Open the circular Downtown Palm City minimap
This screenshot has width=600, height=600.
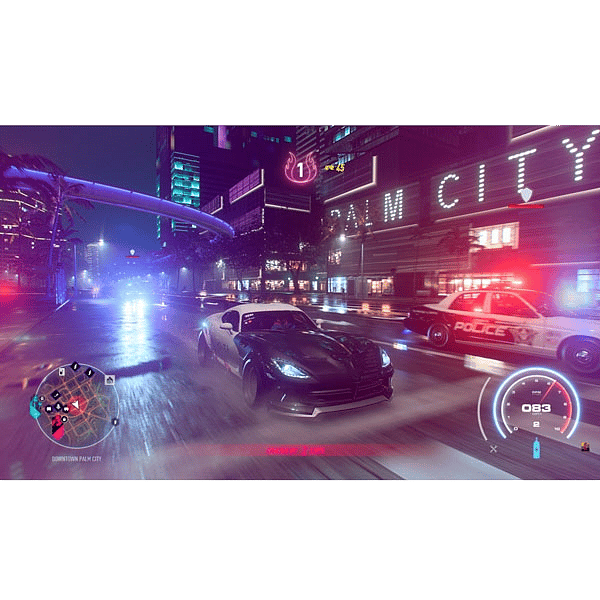[76, 405]
